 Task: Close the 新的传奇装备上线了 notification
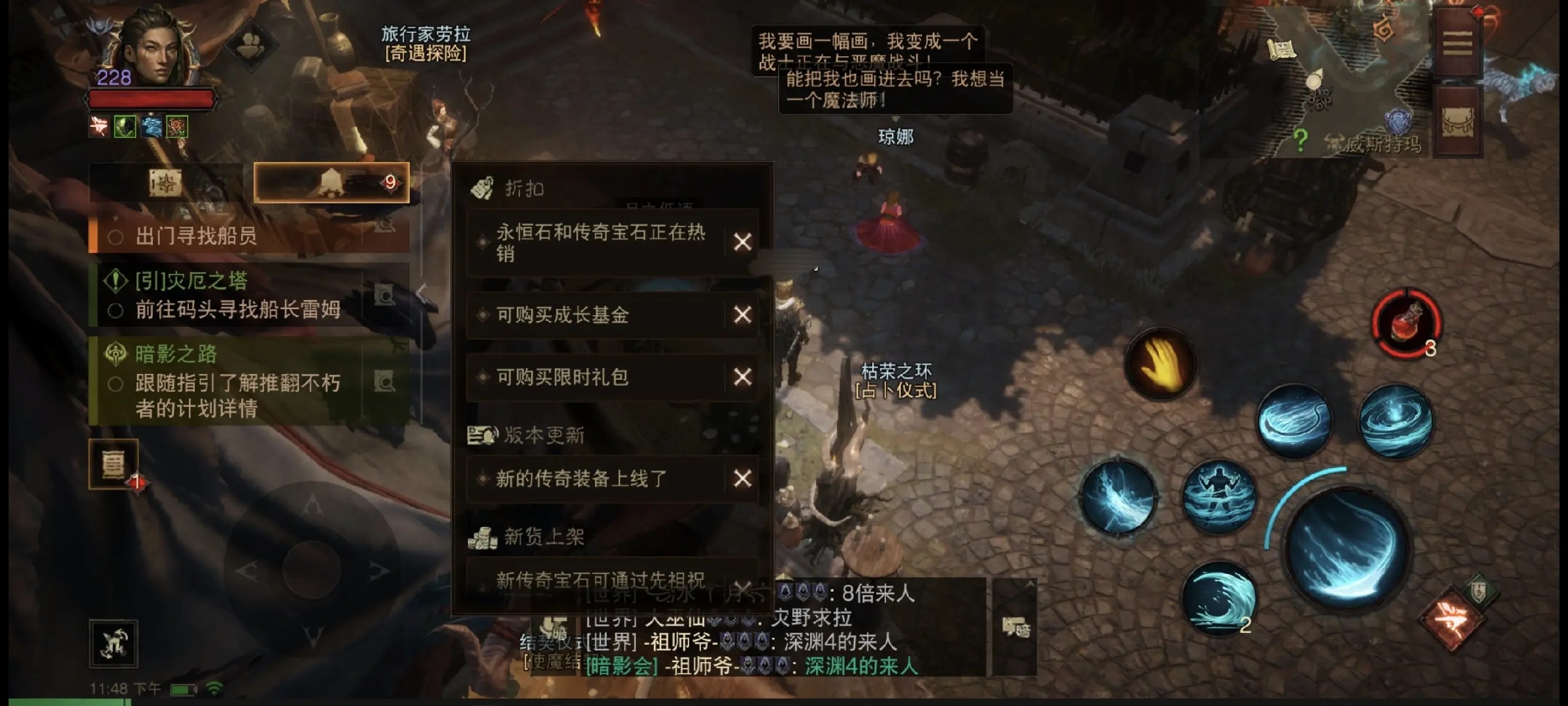point(742,479)
